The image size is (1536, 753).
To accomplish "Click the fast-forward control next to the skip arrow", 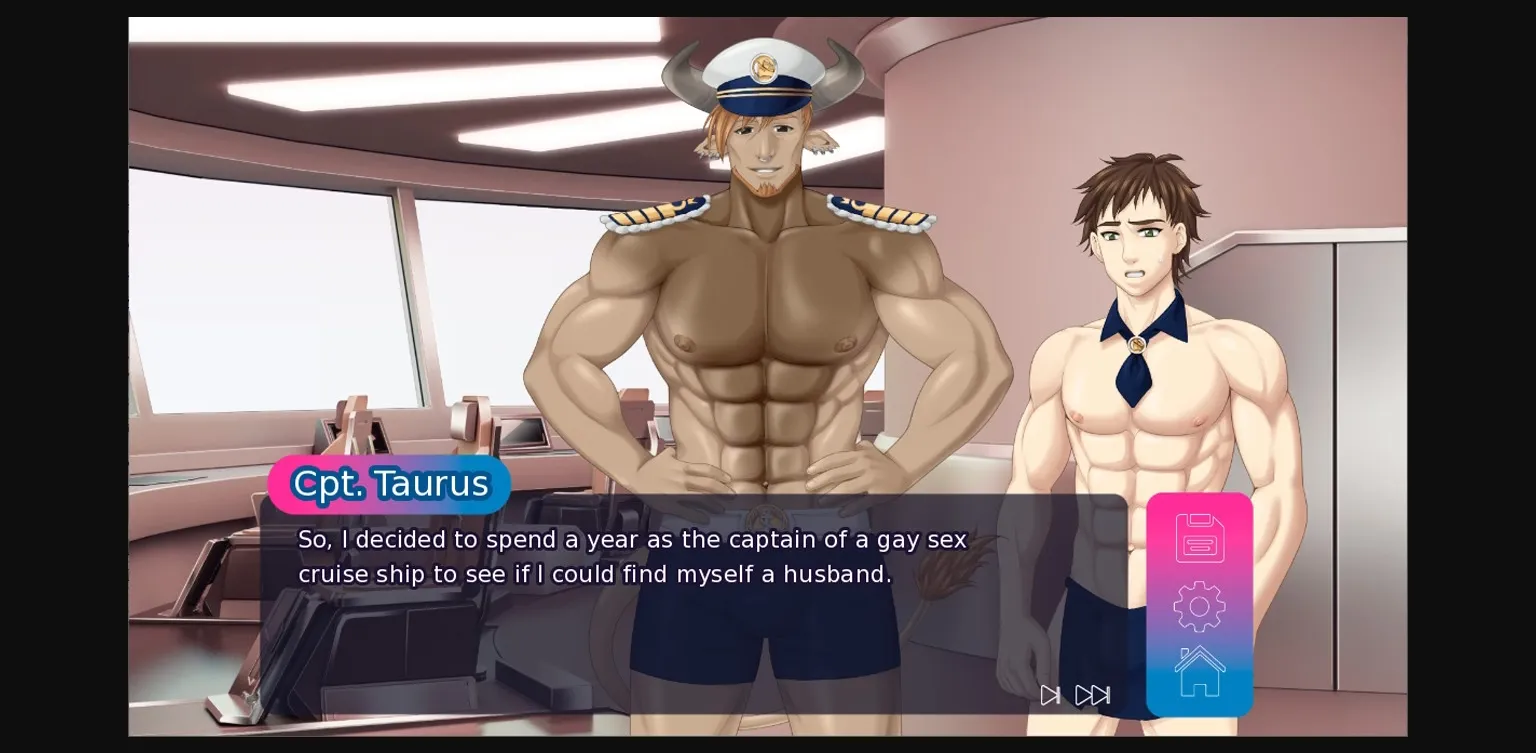I will pos(1093,695).
